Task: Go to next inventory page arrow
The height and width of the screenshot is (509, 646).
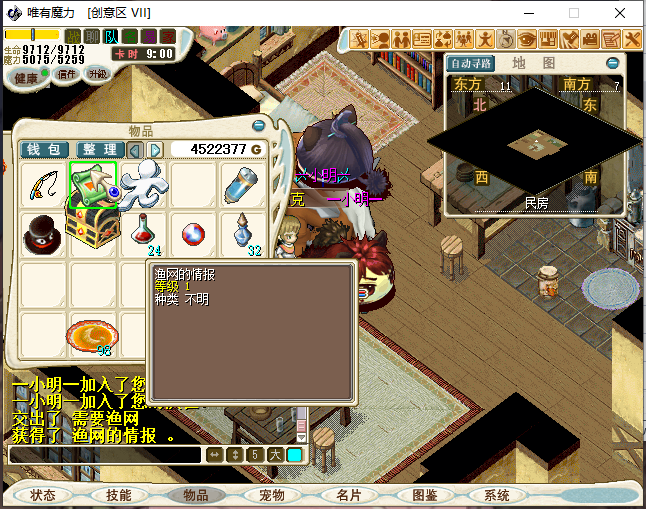Action: tap(156, 150)
